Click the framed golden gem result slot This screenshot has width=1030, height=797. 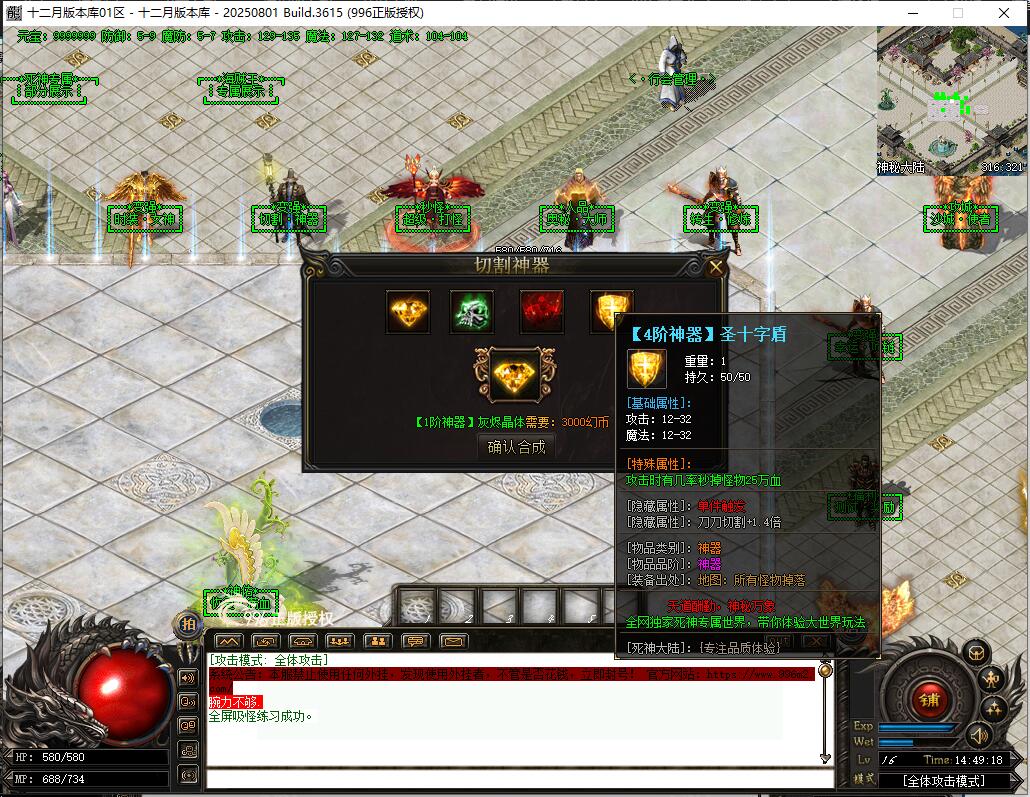(x=515, y=375)
